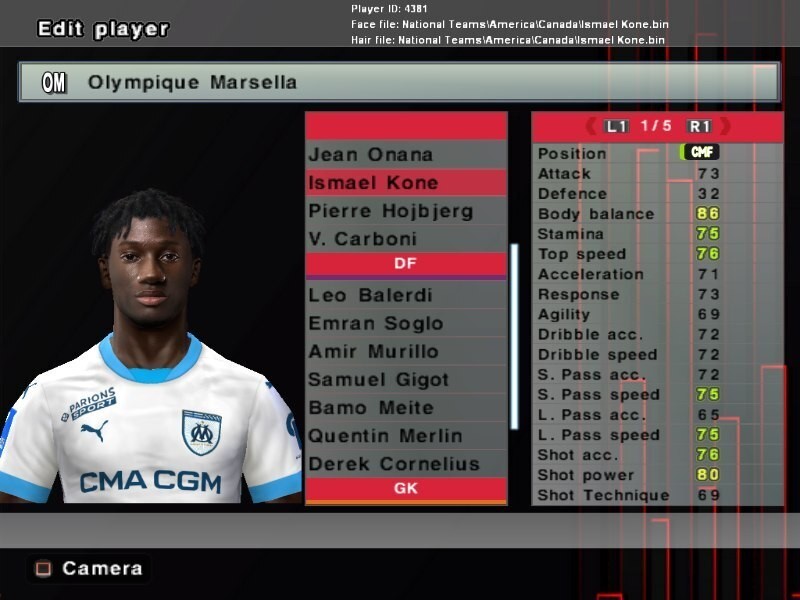Click the Position row showing CMF
The height and width of the screenshot is (600, 800).
[x=656, y=153]
